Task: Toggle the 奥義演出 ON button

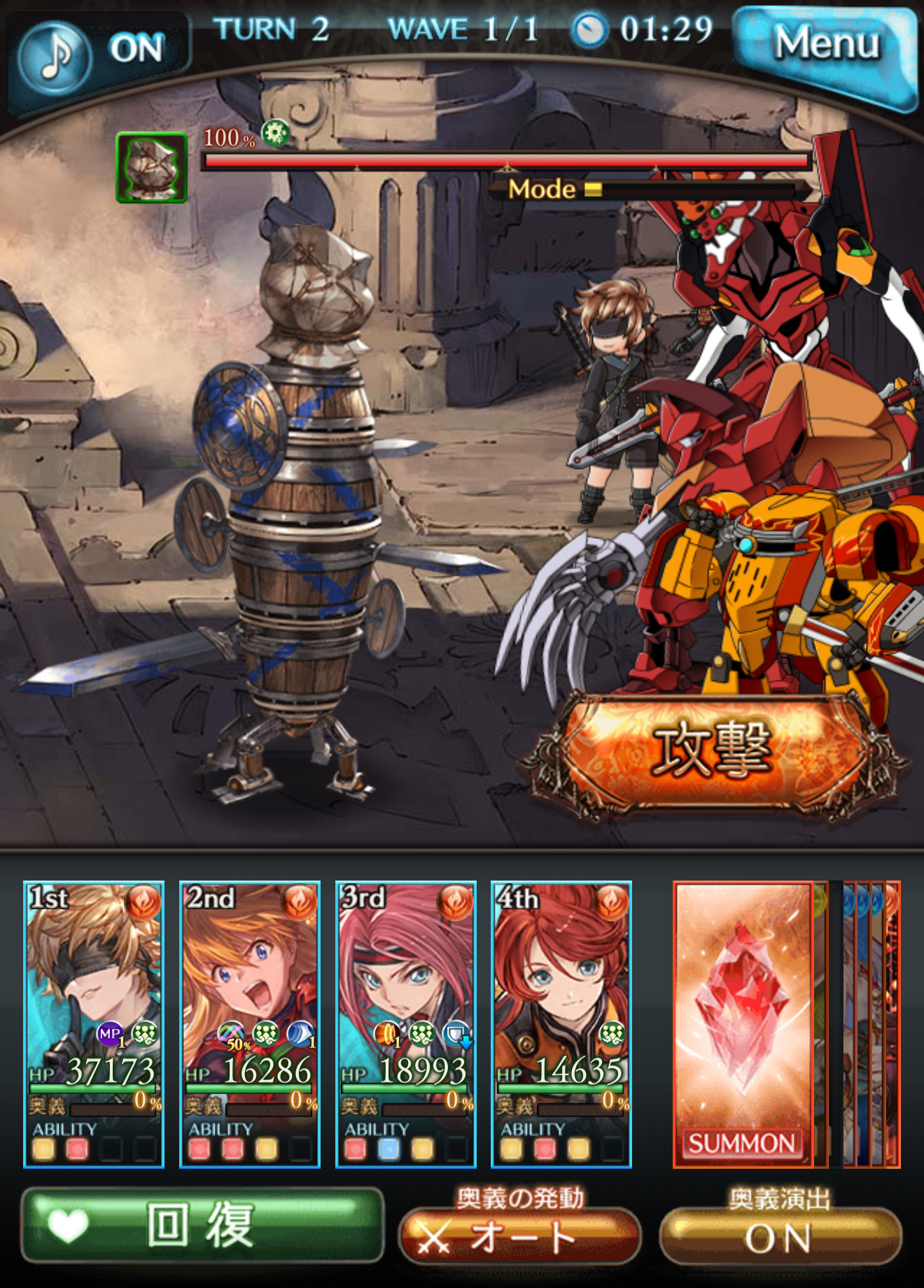Action: (x=780, y=1238)
